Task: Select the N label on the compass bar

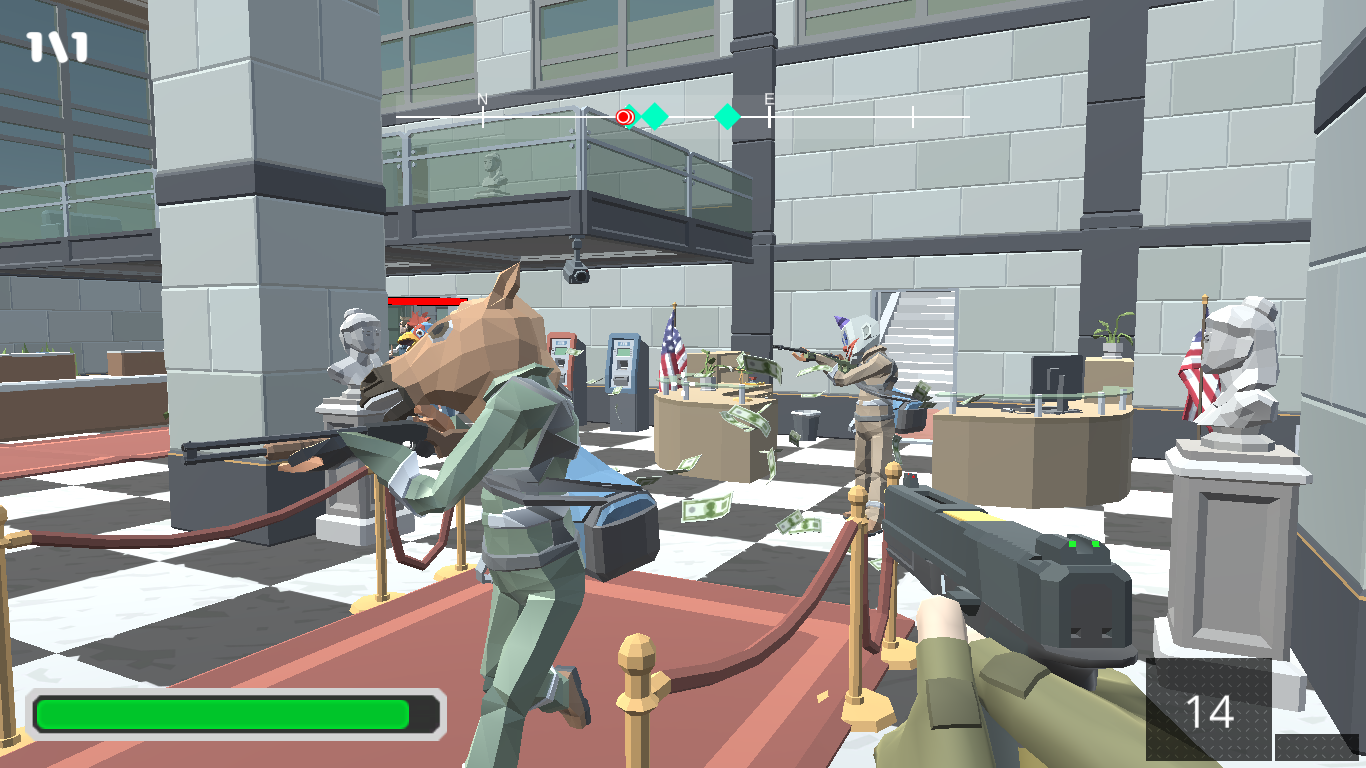Action: (x=482, y=99)
